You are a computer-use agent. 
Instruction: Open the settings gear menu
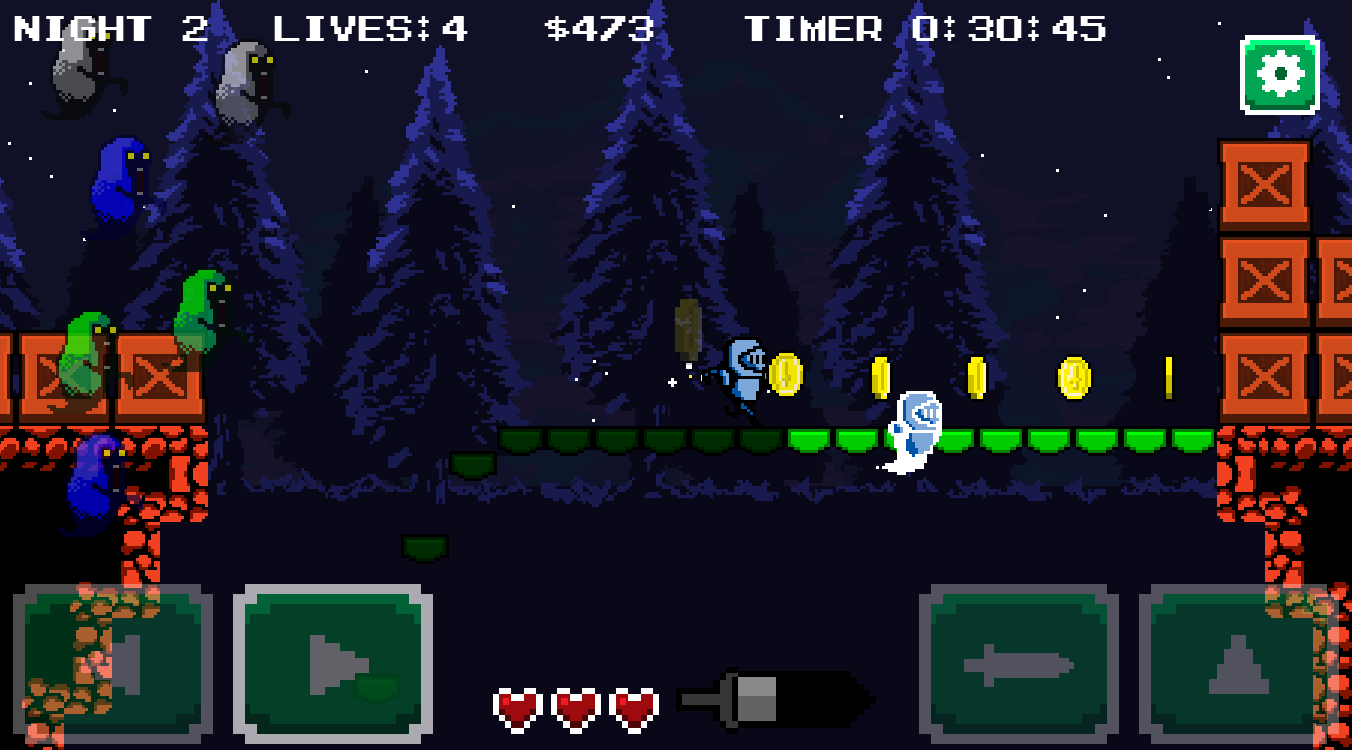coord(1280,72)
